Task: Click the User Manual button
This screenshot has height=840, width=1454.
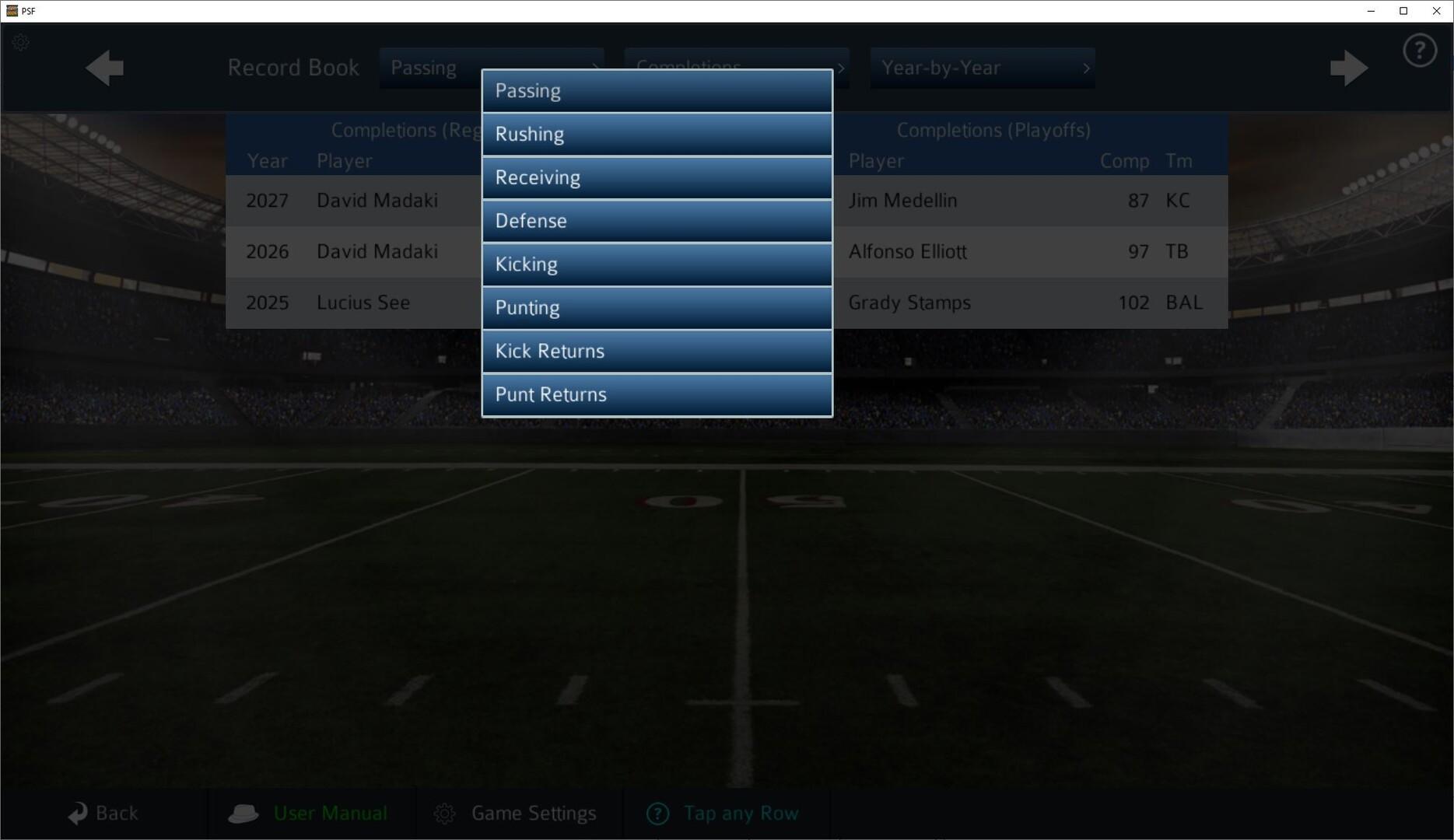Action: [330, 813]
